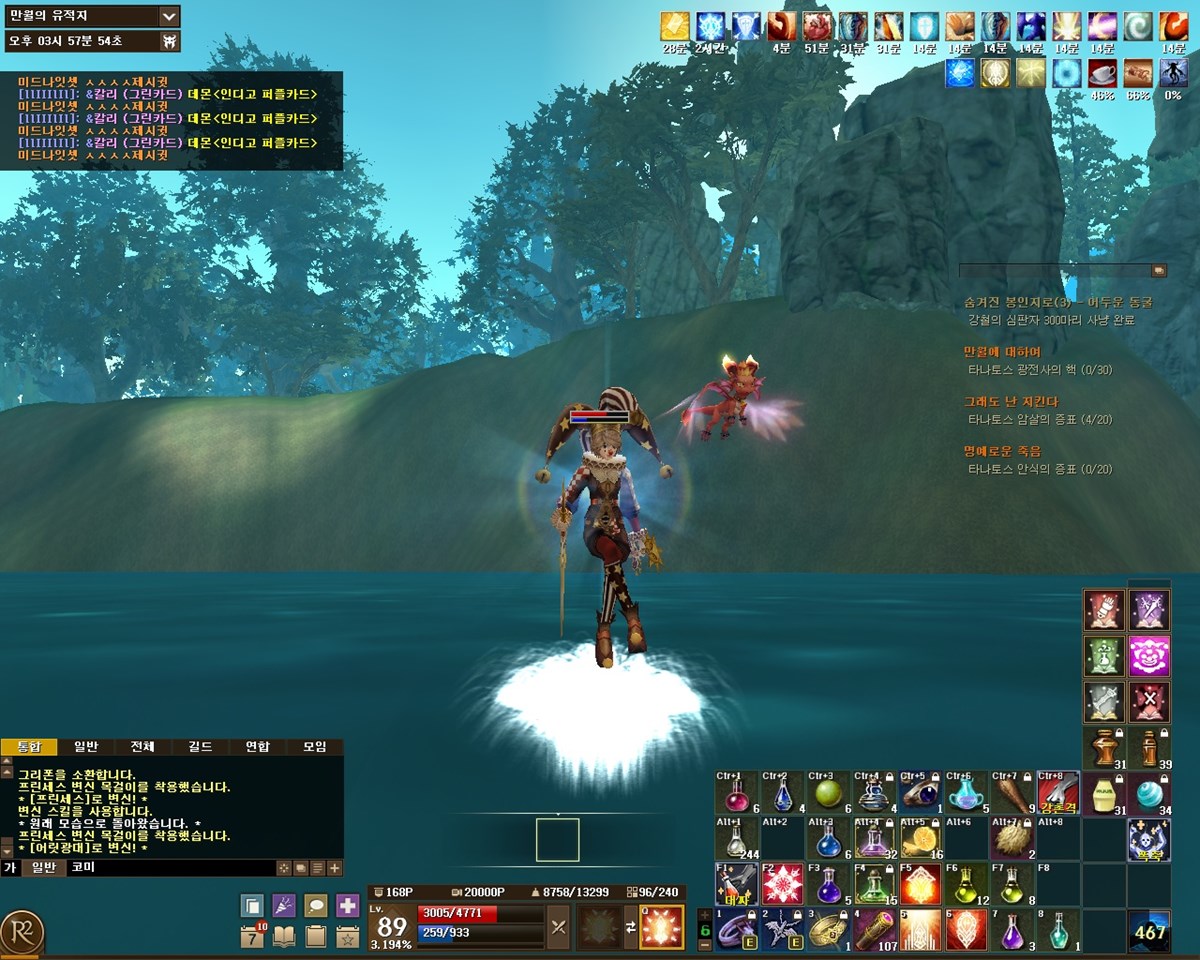Use the red potion in Ctr+1 slot
Screen dimensions: 1200x960
tap(735, 794)
